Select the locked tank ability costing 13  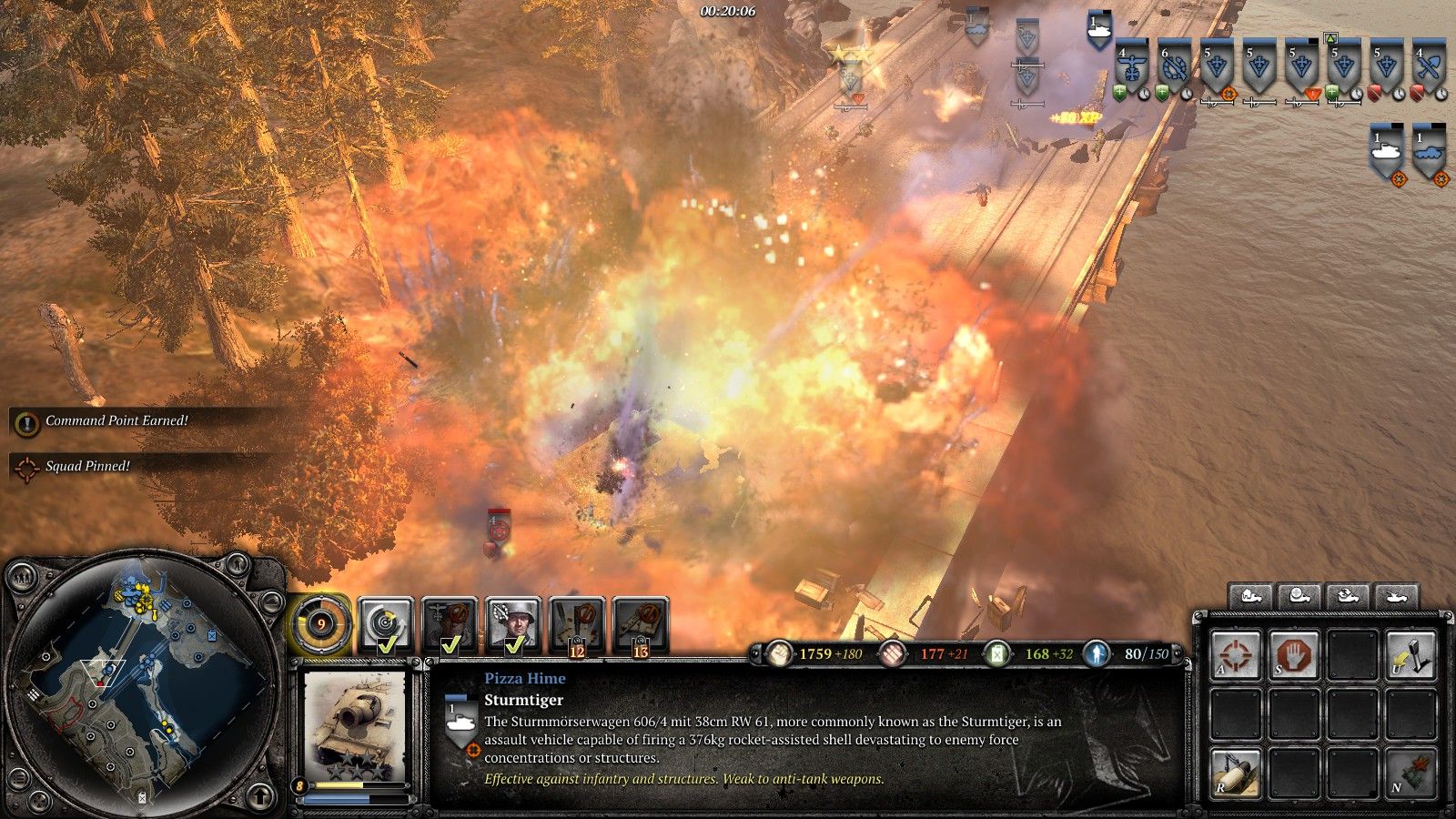pos(641,624)
